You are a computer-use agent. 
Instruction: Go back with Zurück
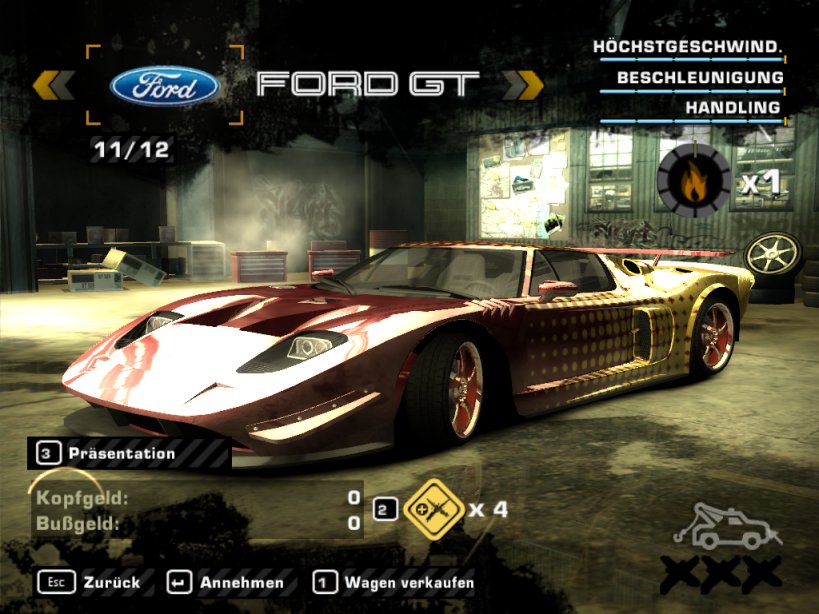(93, 581)
